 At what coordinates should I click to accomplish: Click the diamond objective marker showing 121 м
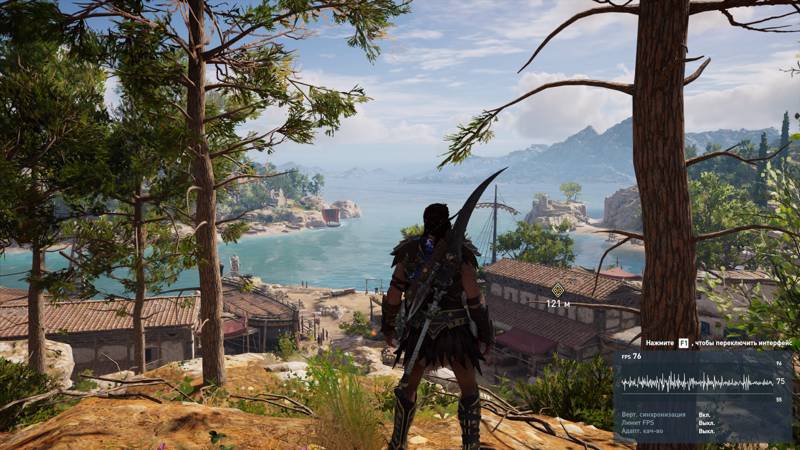(558, 289)
